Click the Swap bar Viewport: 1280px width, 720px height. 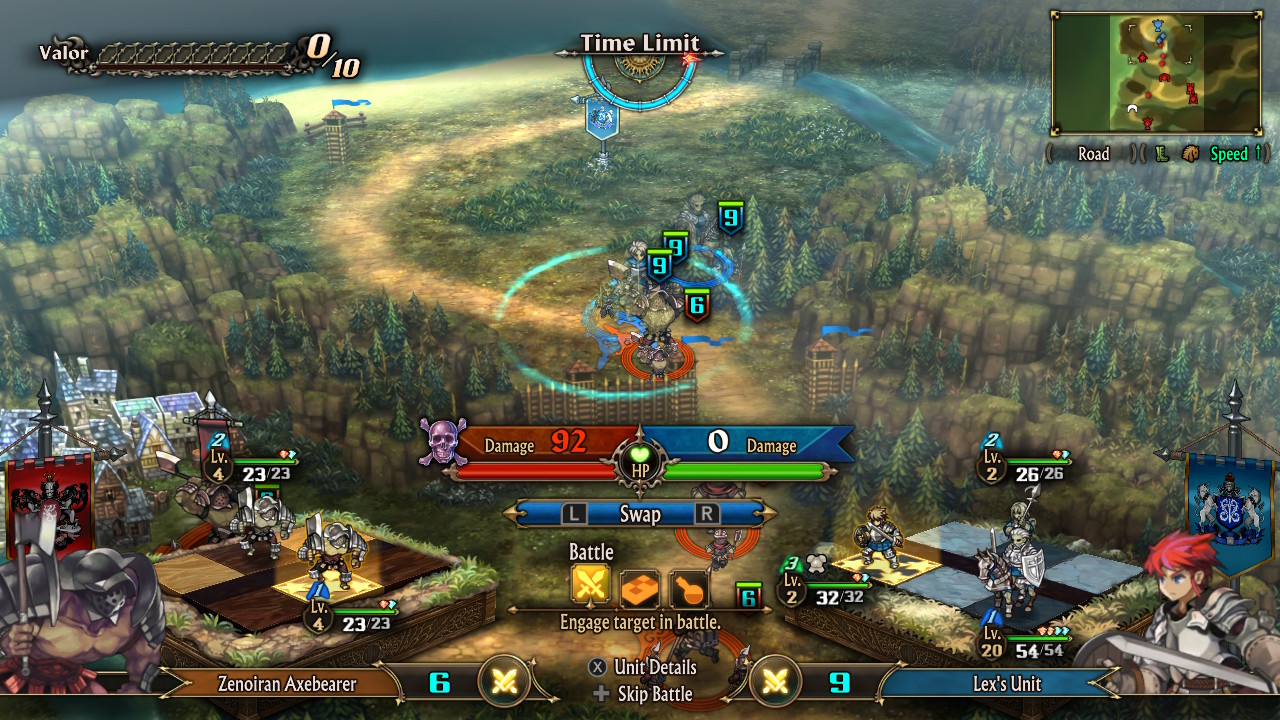(640, 514)
